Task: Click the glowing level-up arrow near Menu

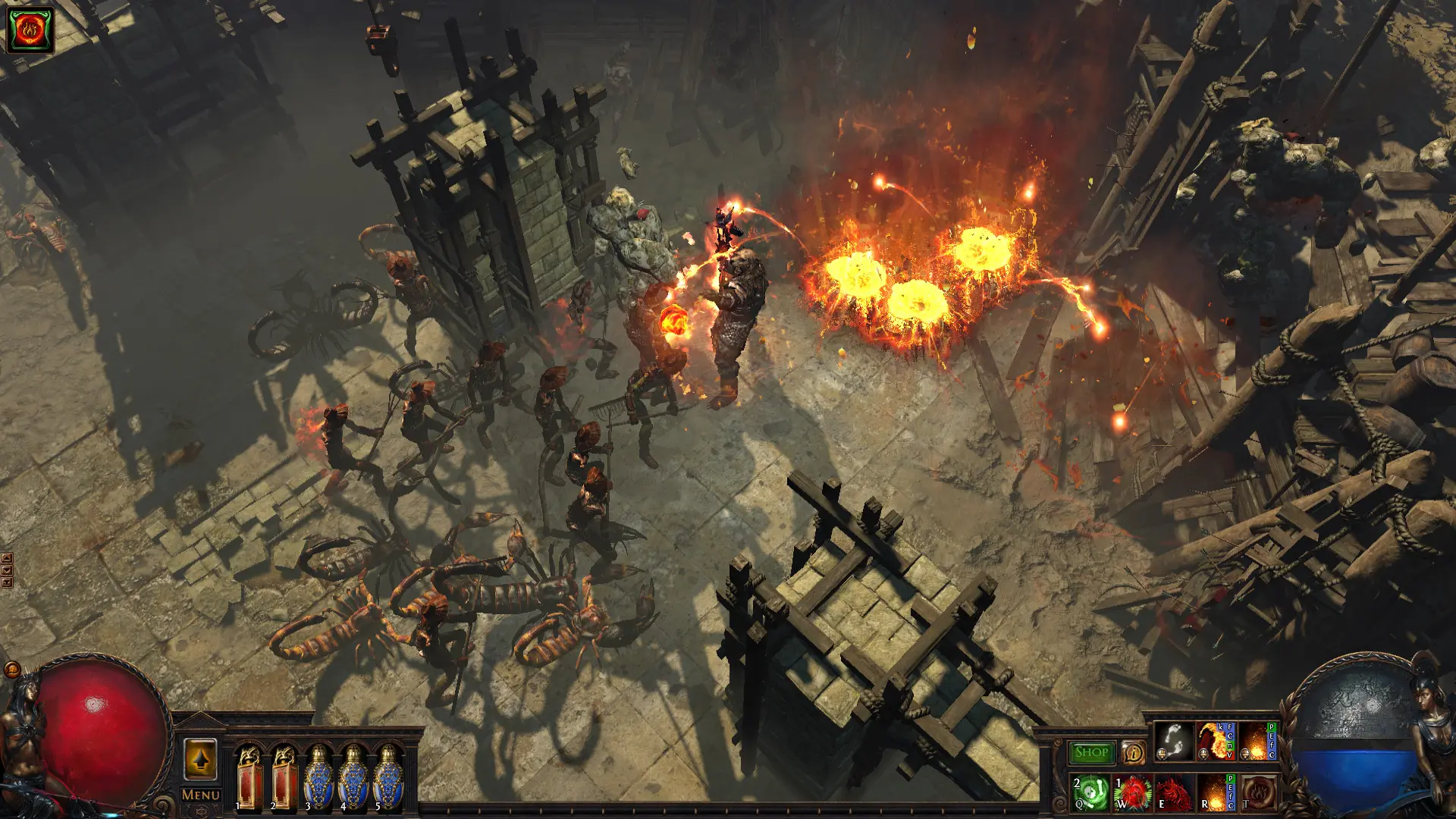Action: [199, 758]
